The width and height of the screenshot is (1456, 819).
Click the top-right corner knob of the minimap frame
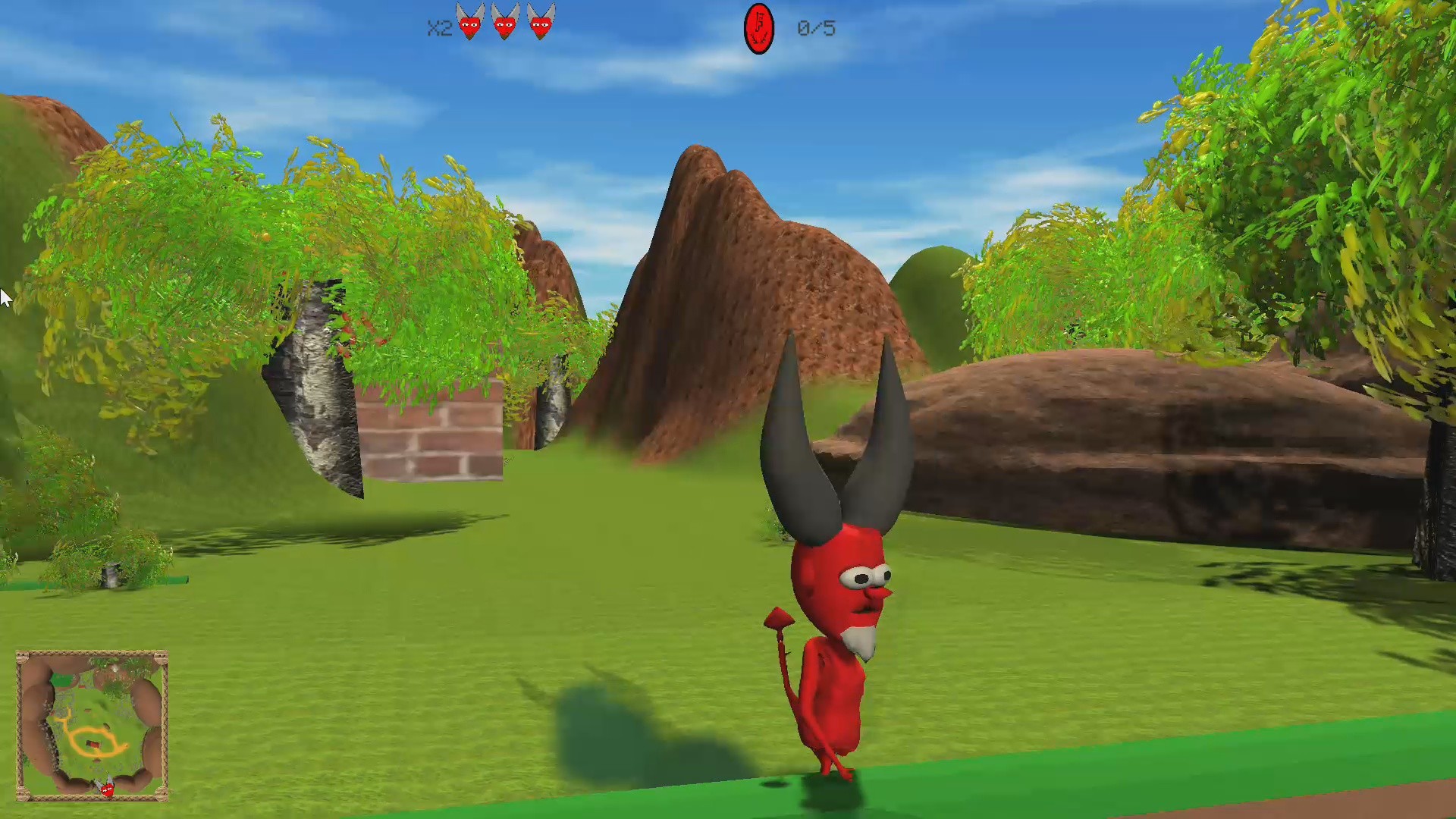161,656
